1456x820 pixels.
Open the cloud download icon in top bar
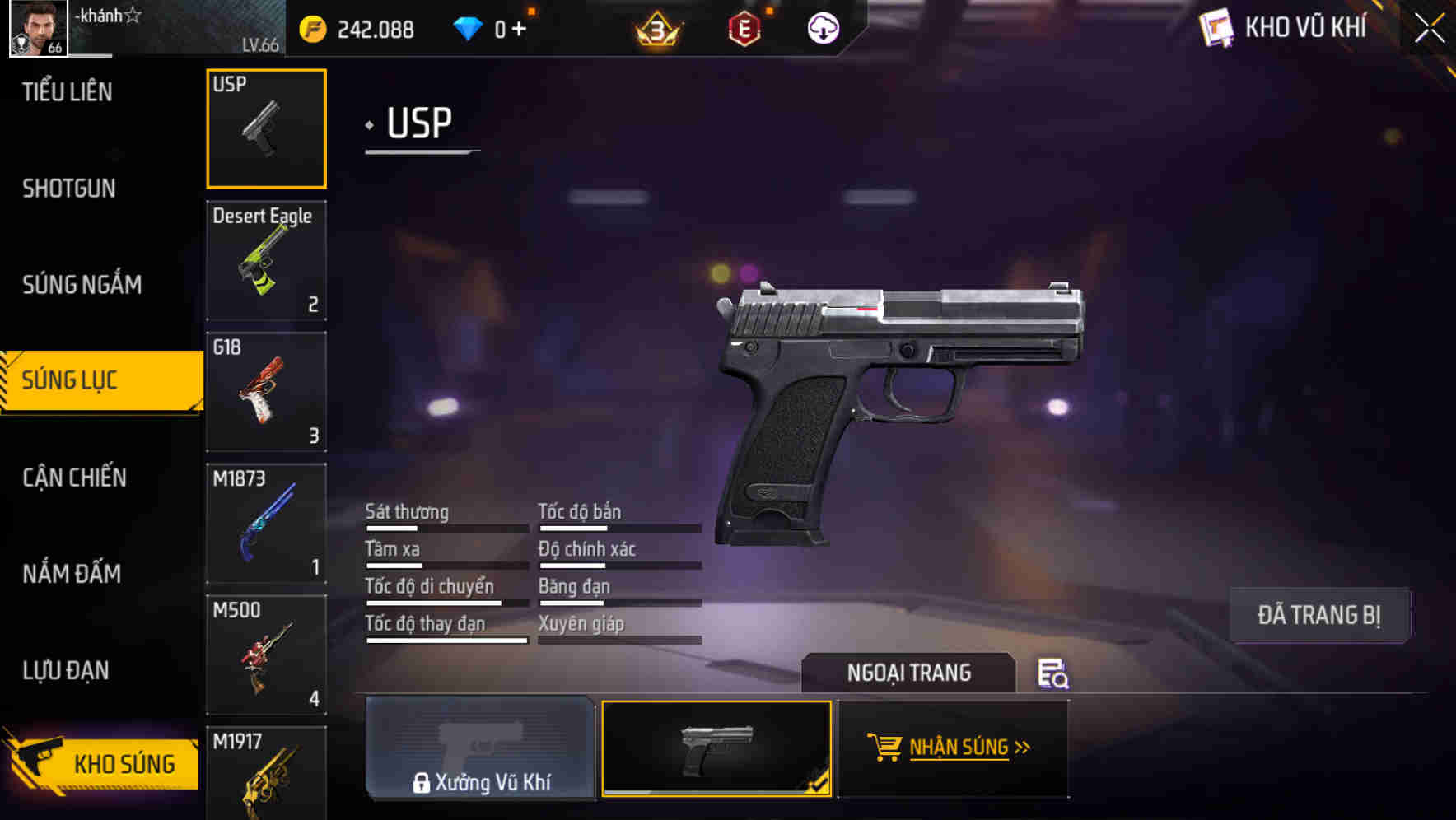(822, 28)
